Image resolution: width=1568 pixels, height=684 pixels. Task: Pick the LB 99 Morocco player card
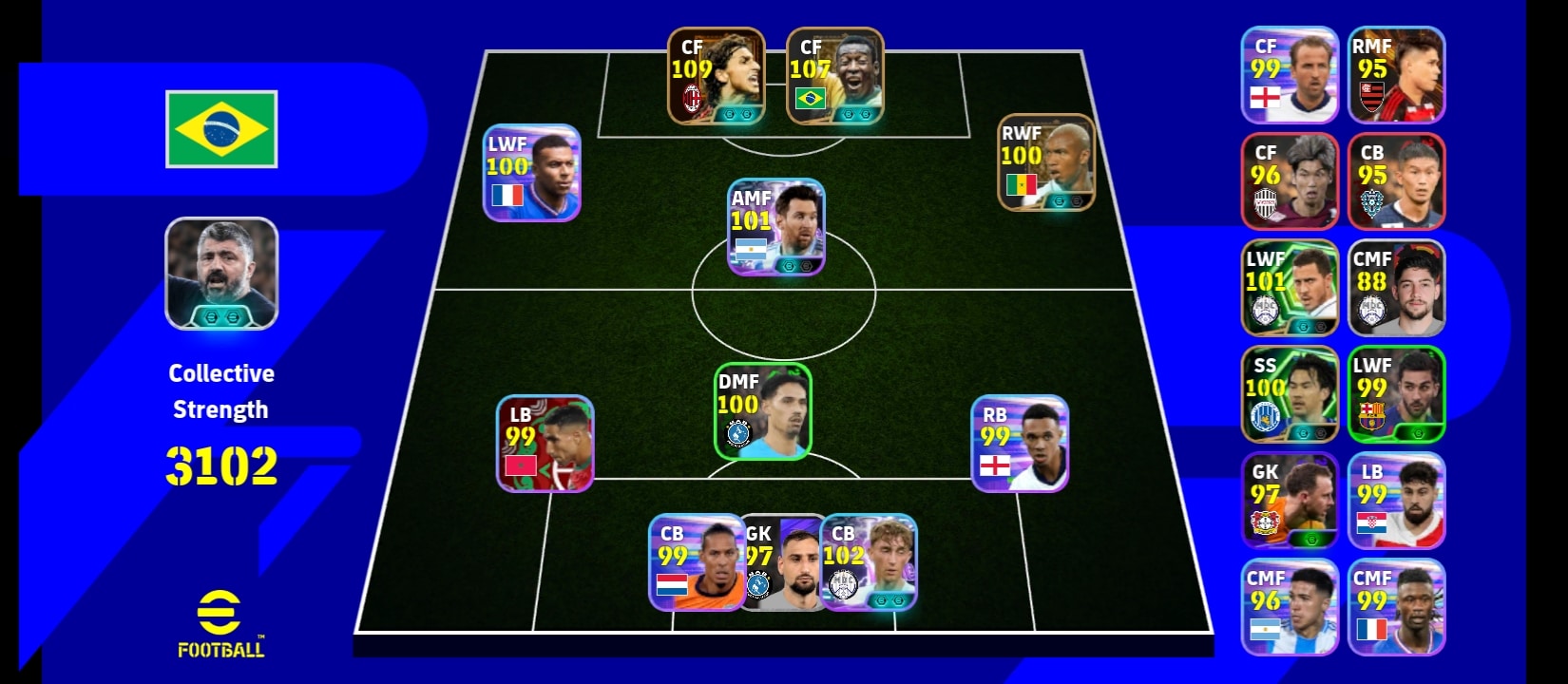545,444
